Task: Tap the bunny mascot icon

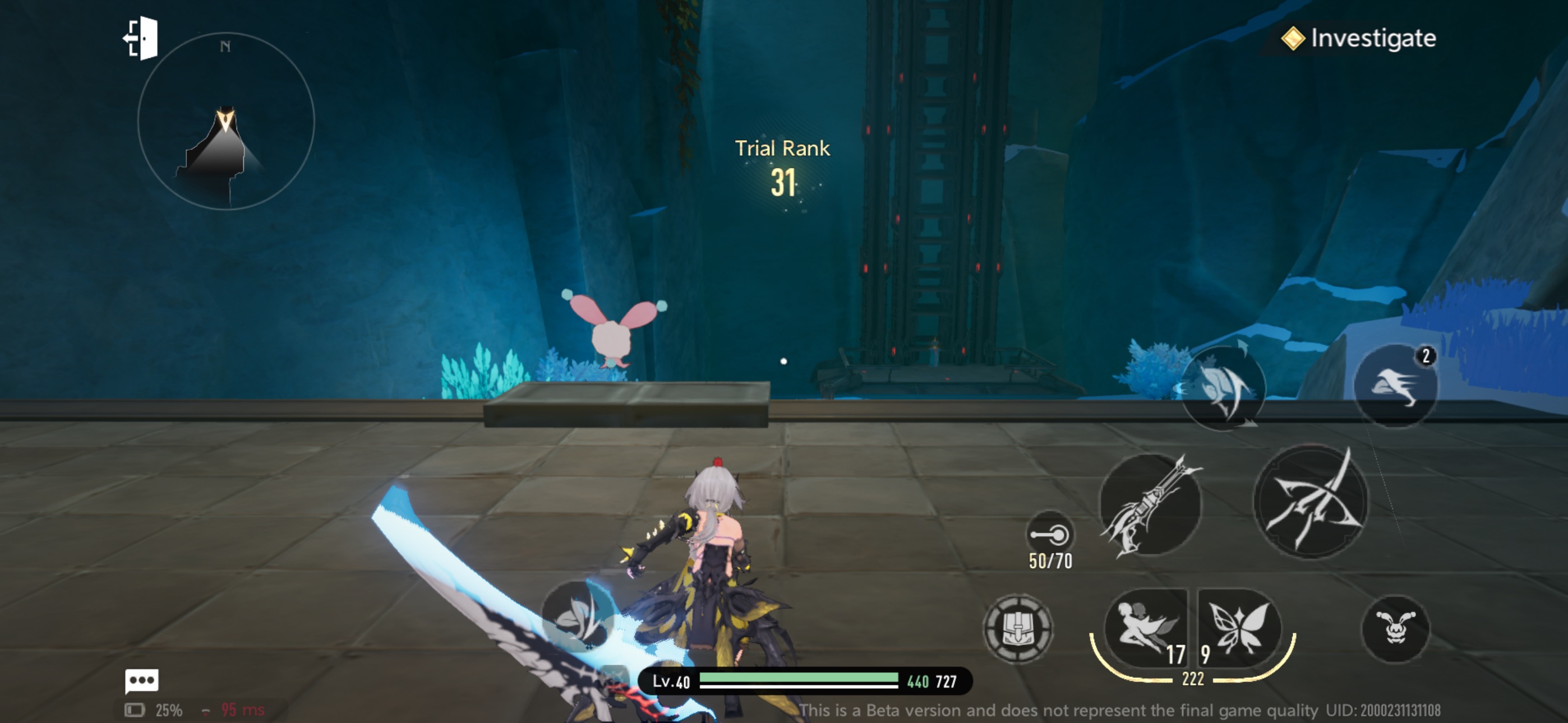Action: [1395, 629]
